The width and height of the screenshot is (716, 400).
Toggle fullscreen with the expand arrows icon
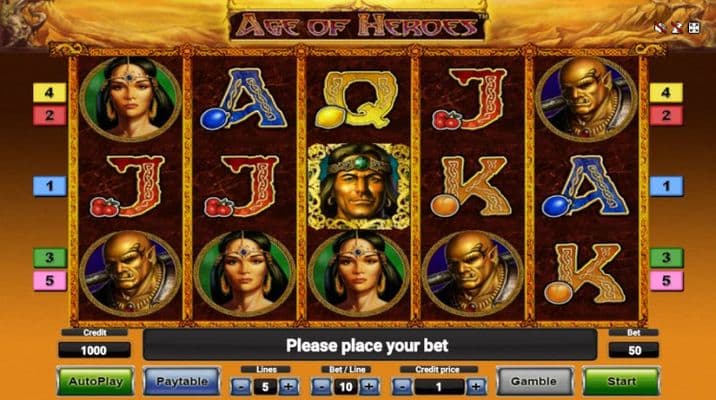point(693,29)
